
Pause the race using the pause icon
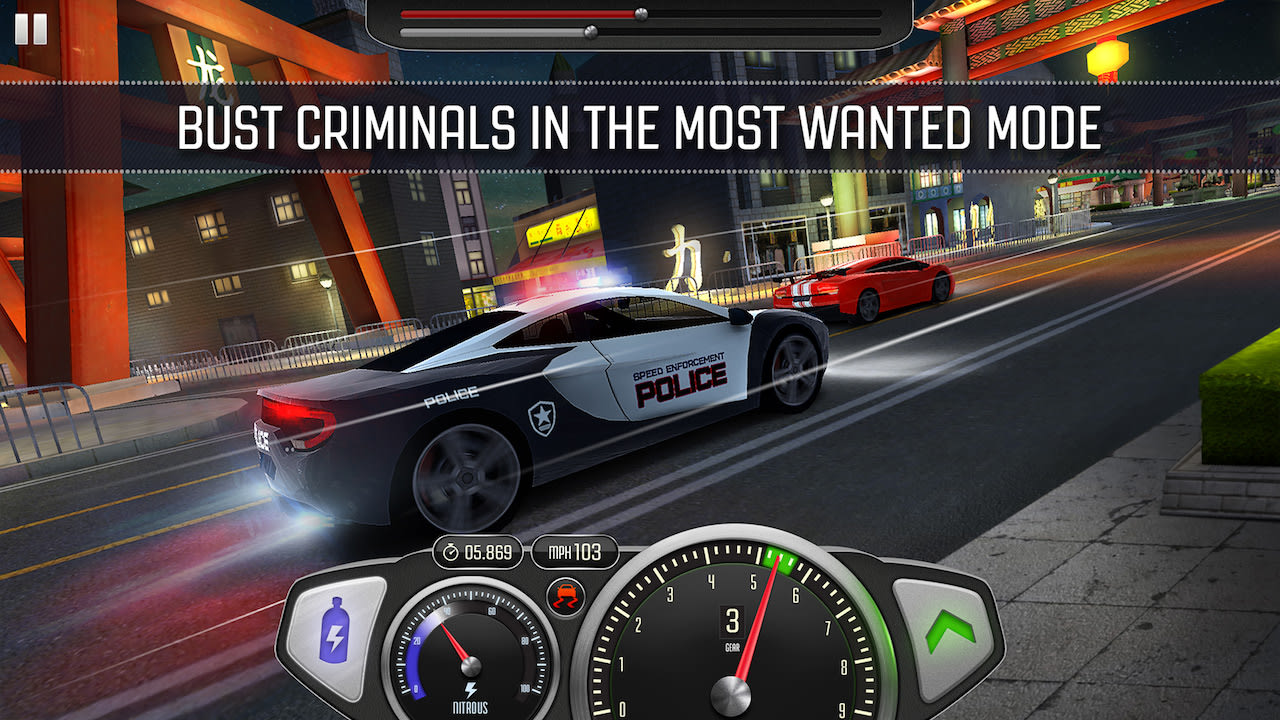[31, 27]
